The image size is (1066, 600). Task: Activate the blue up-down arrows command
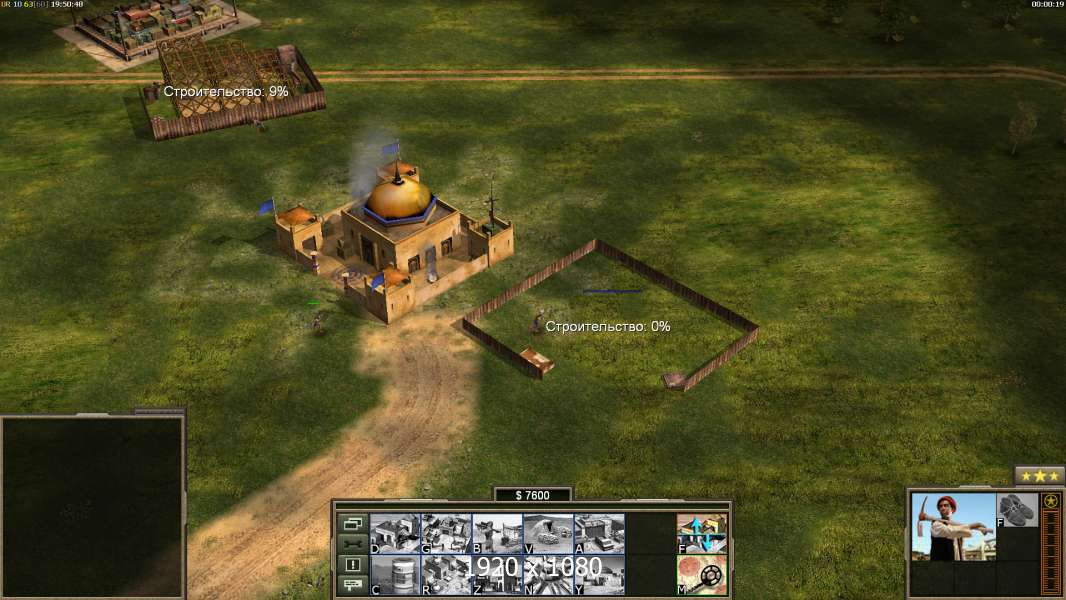pyautogui.click(x=702, y=533)
